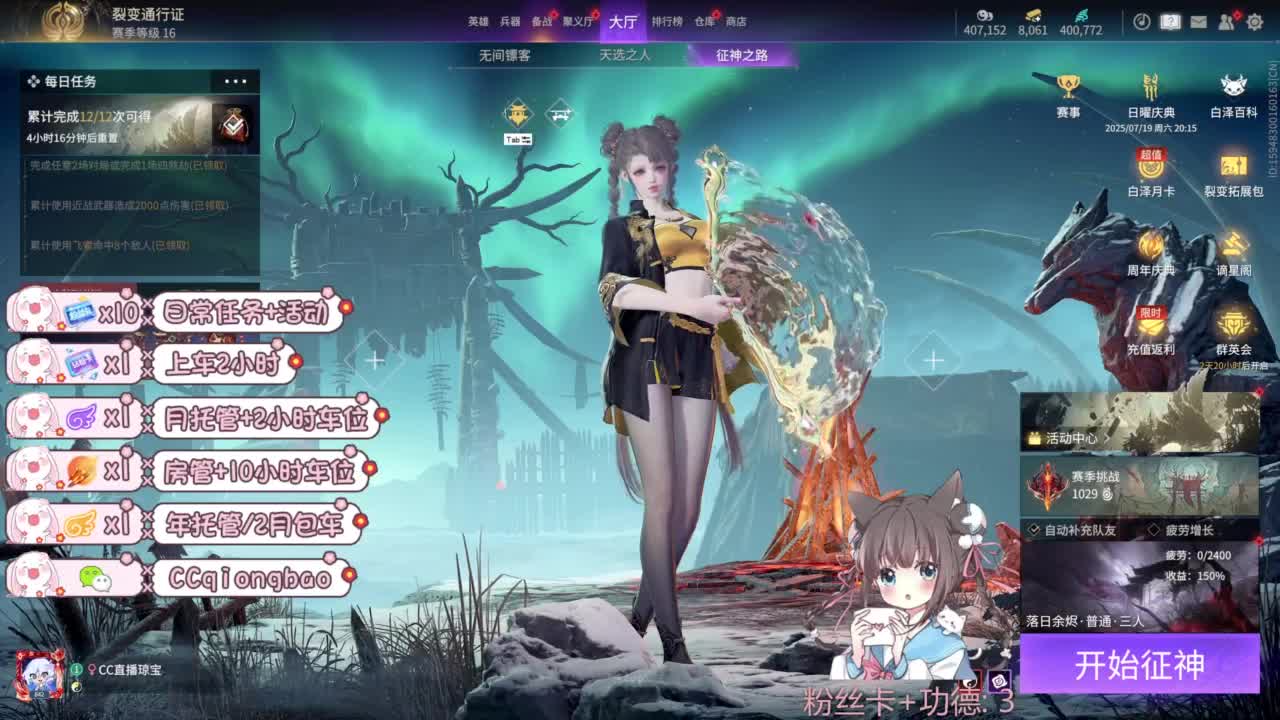
Task: Select the 商店 menu item
Action: [738, 20]
